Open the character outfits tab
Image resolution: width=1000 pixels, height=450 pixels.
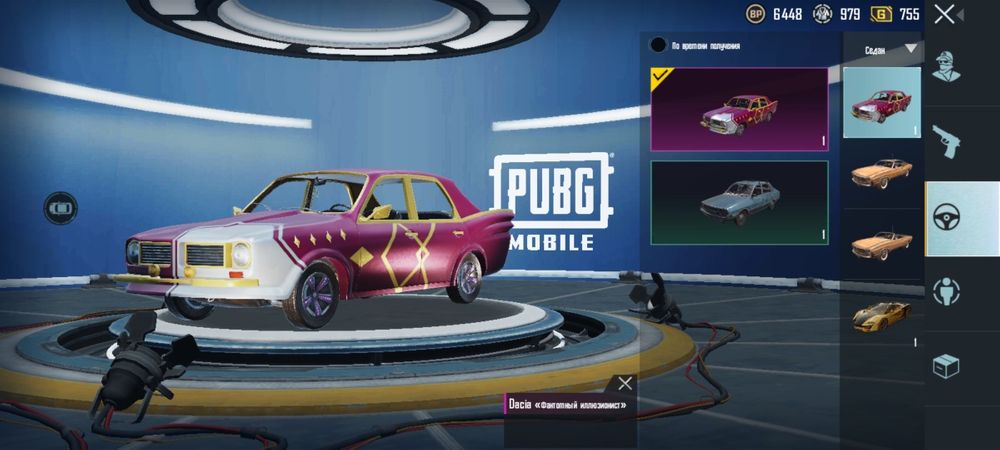click(946, 67)
